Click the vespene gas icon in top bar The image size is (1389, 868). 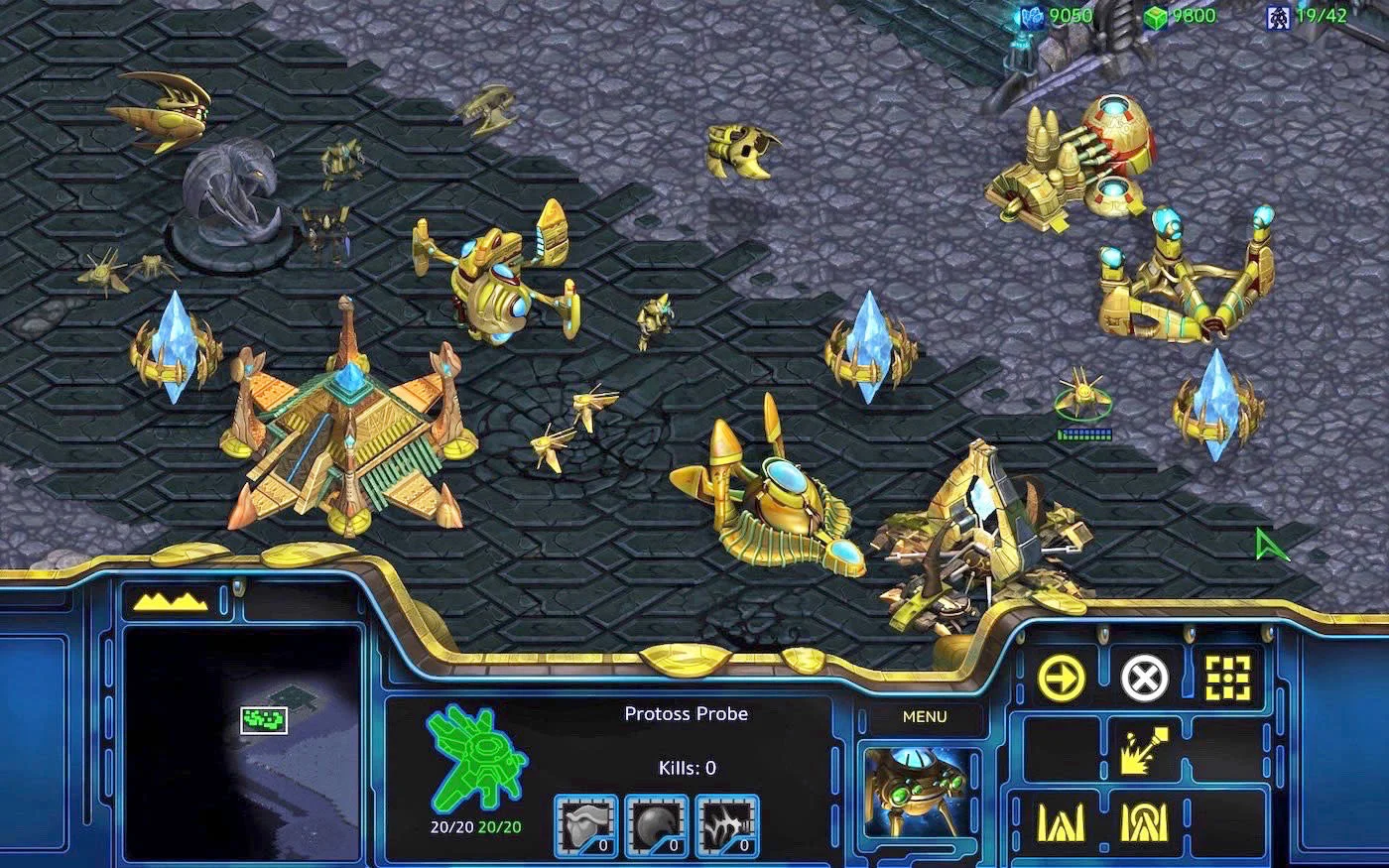1156,15
